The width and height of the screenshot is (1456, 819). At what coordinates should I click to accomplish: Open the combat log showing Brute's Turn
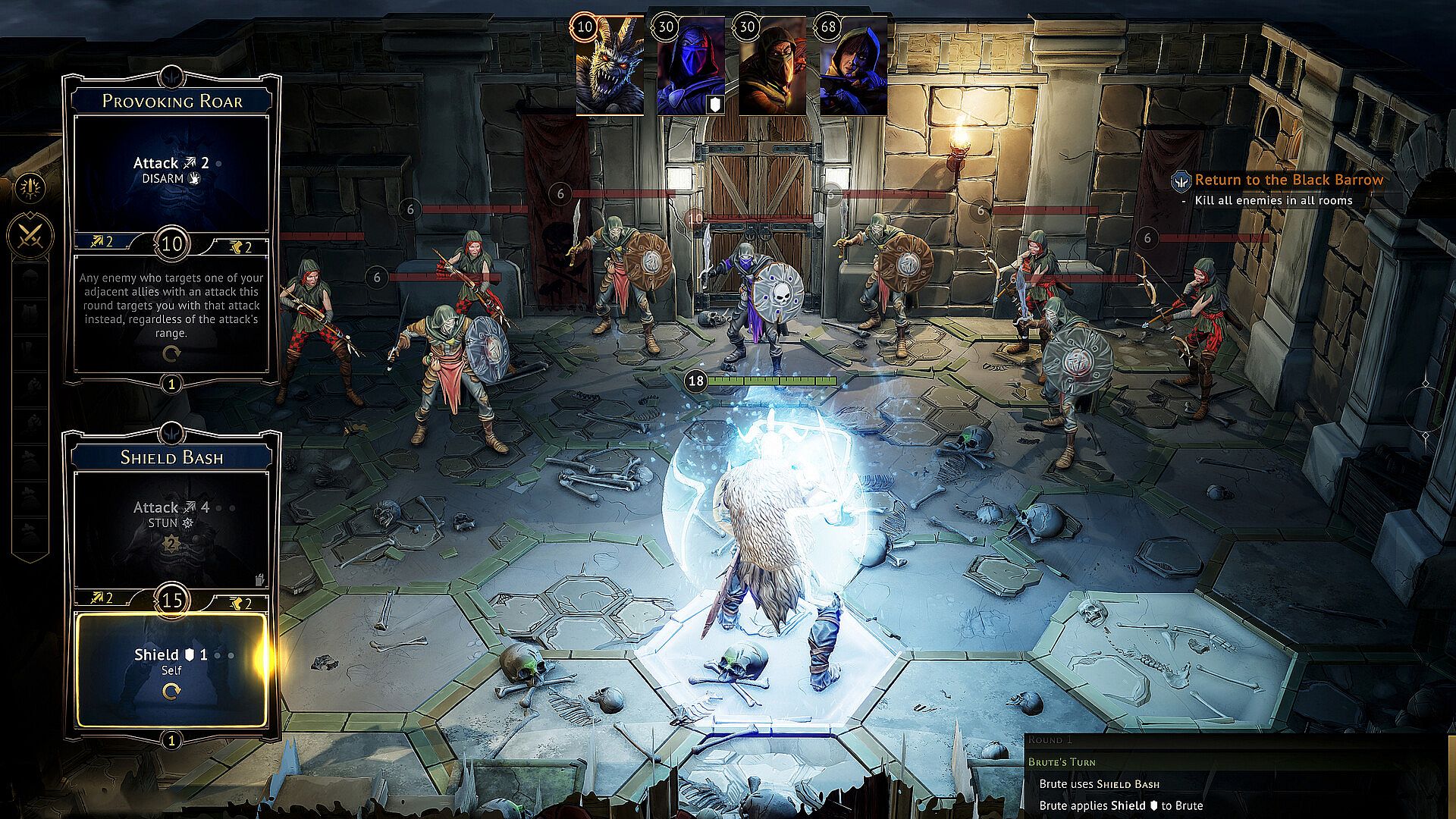pos(1236,773)
